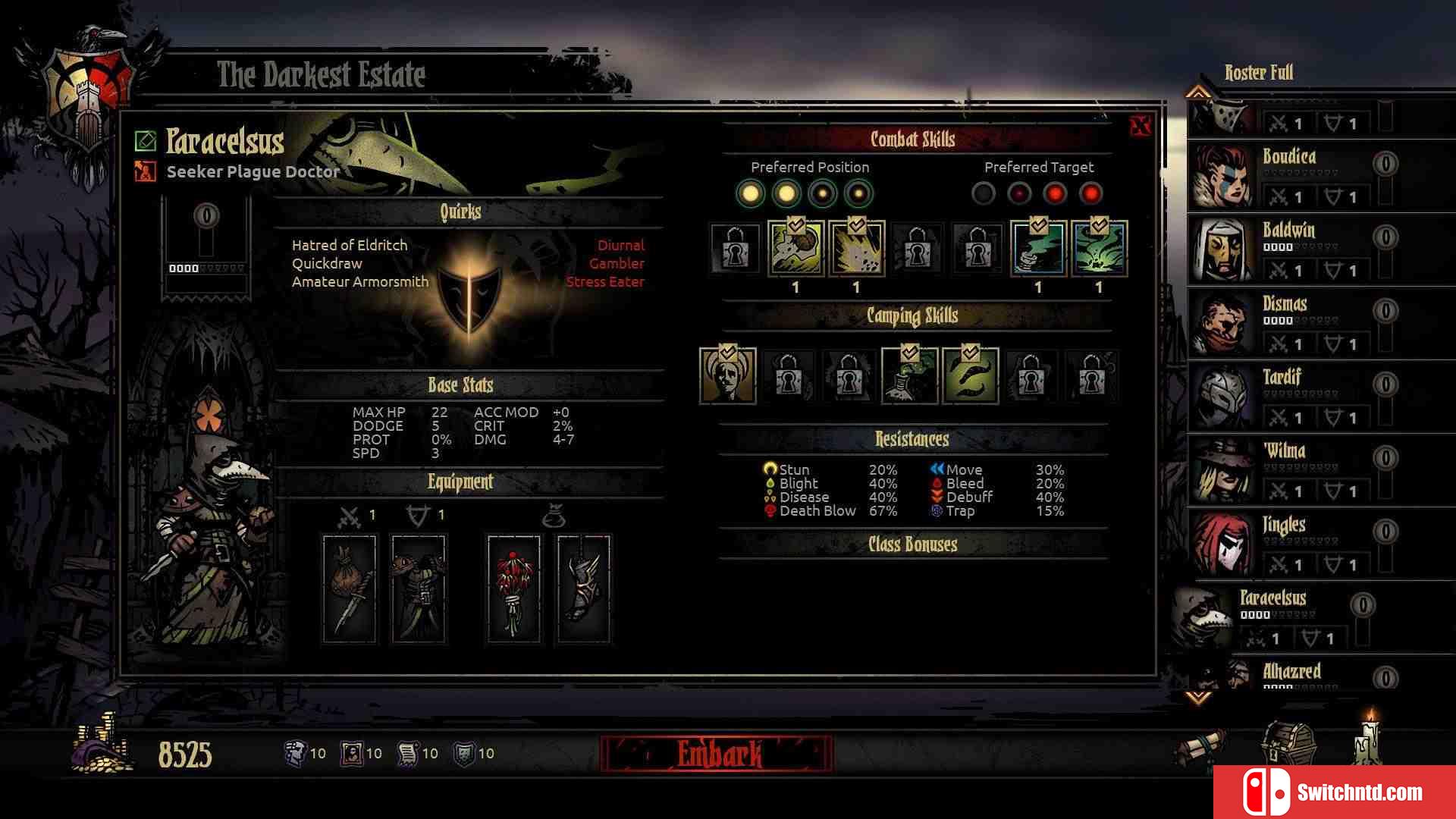Toggle the masked face camping skill
The height and width of the screenshot is (819, 1456).
tap(728, 375)
